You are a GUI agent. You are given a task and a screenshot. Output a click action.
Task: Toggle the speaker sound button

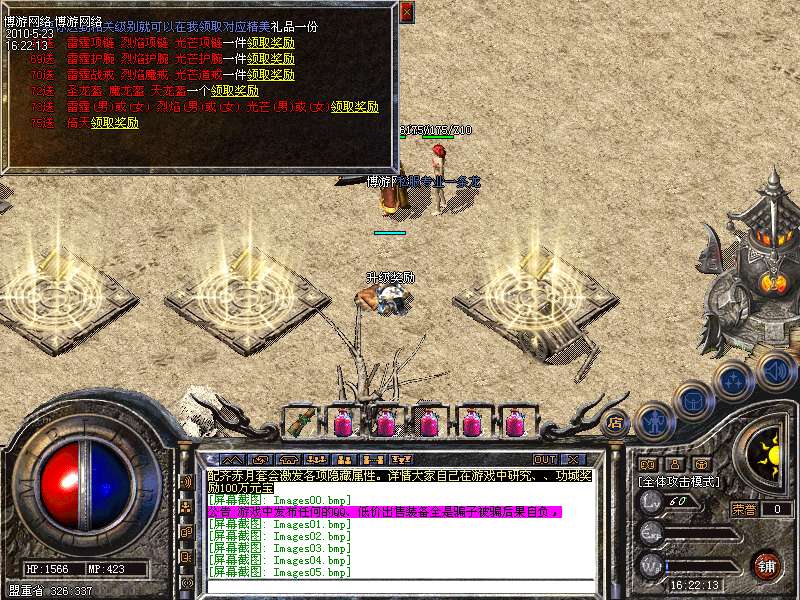click(x=775, y=371)
